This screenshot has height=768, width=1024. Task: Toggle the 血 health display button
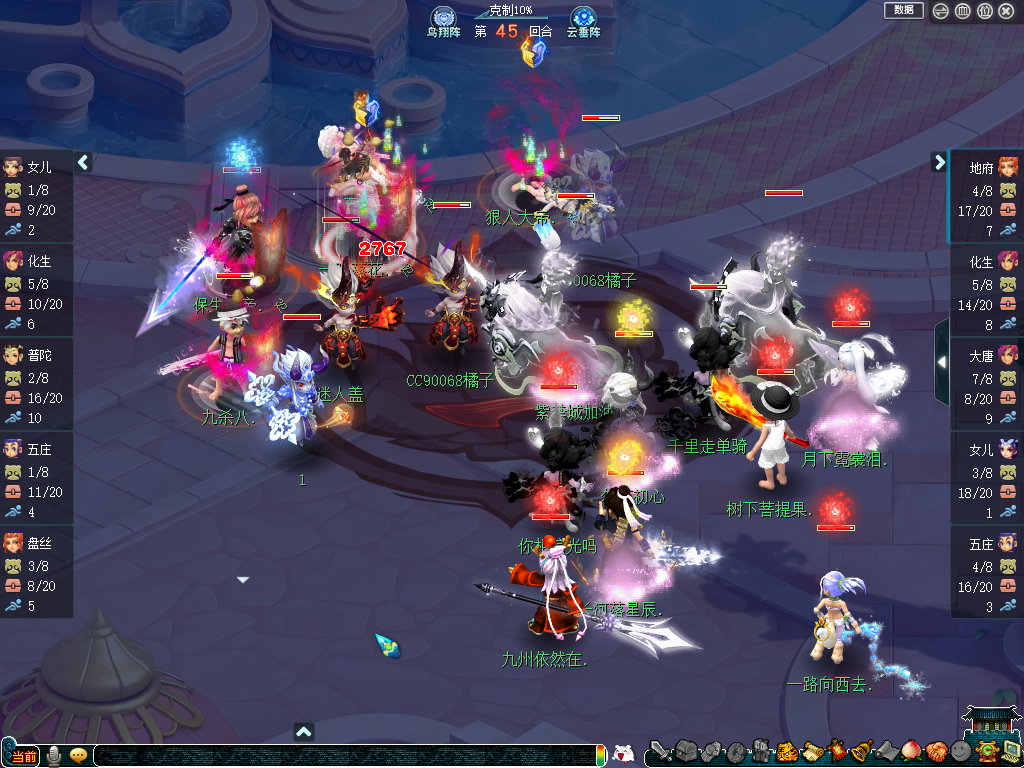pyautogui.click(x=963, y=11)
